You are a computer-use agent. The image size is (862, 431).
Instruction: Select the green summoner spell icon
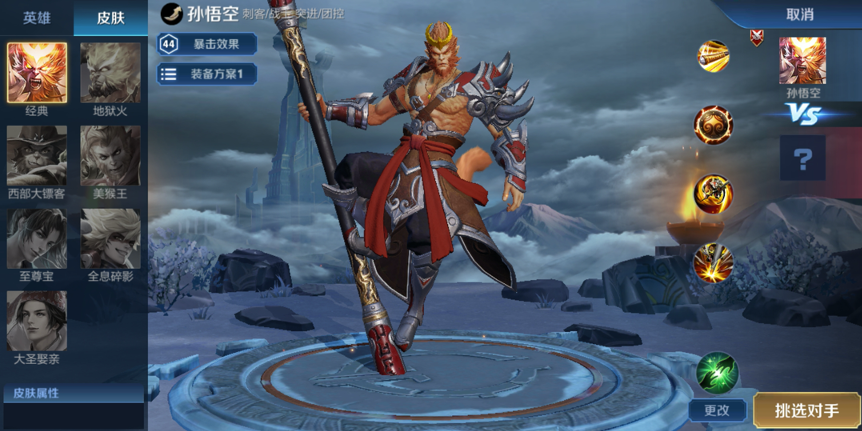(717, 371)
